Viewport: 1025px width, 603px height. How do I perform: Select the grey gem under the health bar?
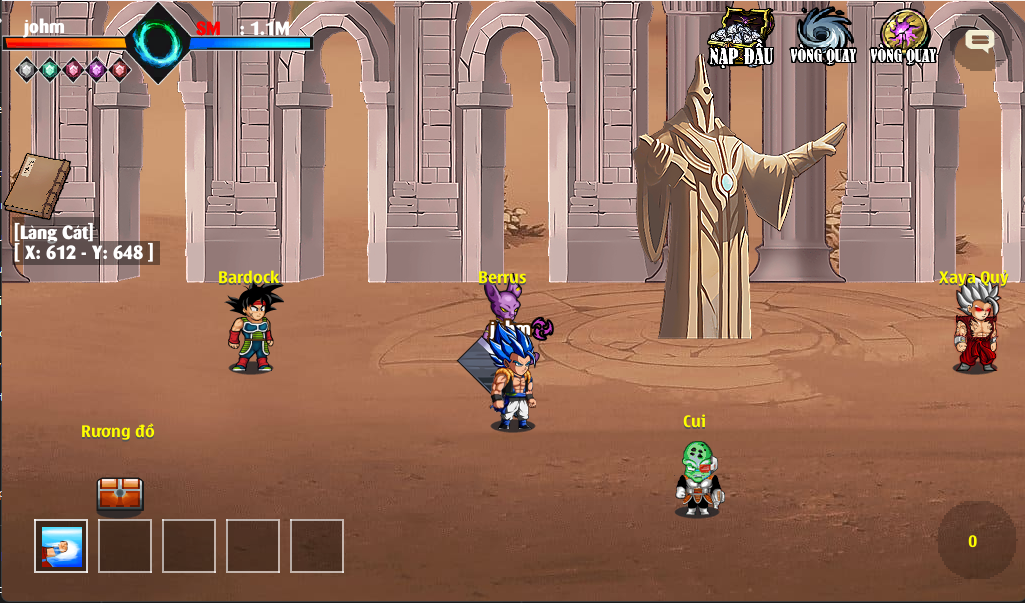tap(26, 69)
